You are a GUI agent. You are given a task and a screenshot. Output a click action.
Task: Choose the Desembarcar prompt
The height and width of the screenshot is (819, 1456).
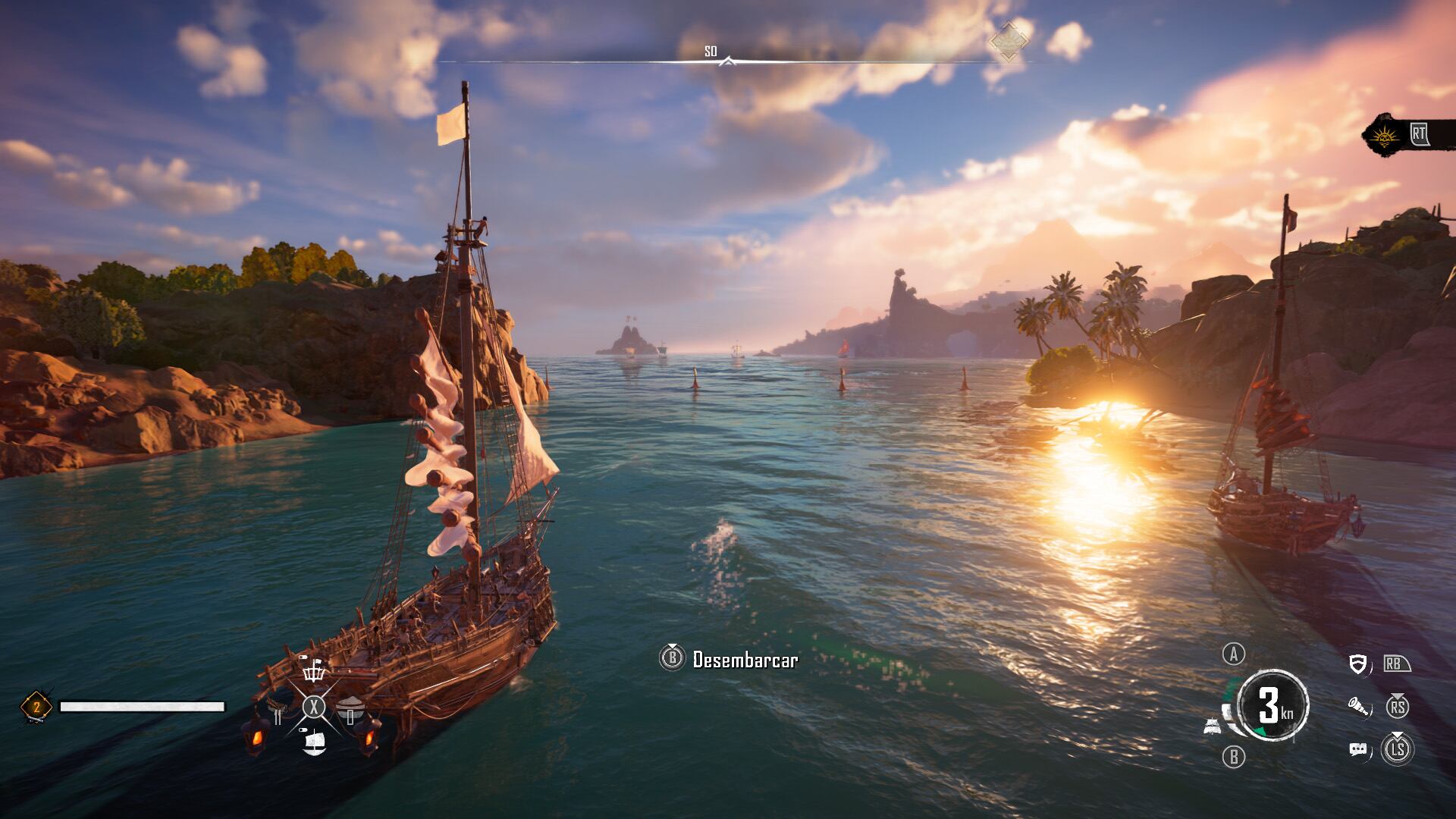point(730,659)
